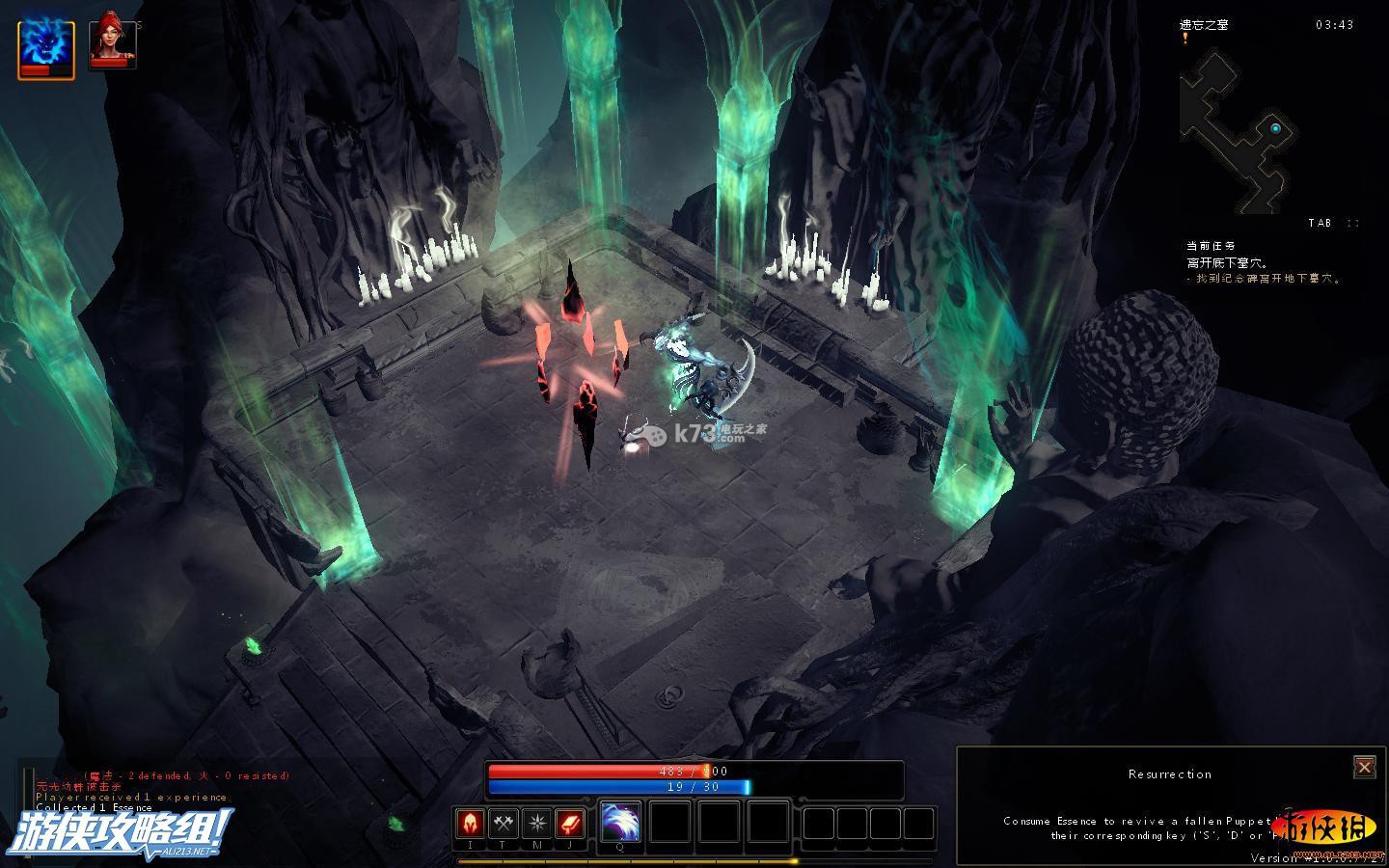Select the blue flame demon portrait
Screen dimensions: 1389x868
click(45, 47)
